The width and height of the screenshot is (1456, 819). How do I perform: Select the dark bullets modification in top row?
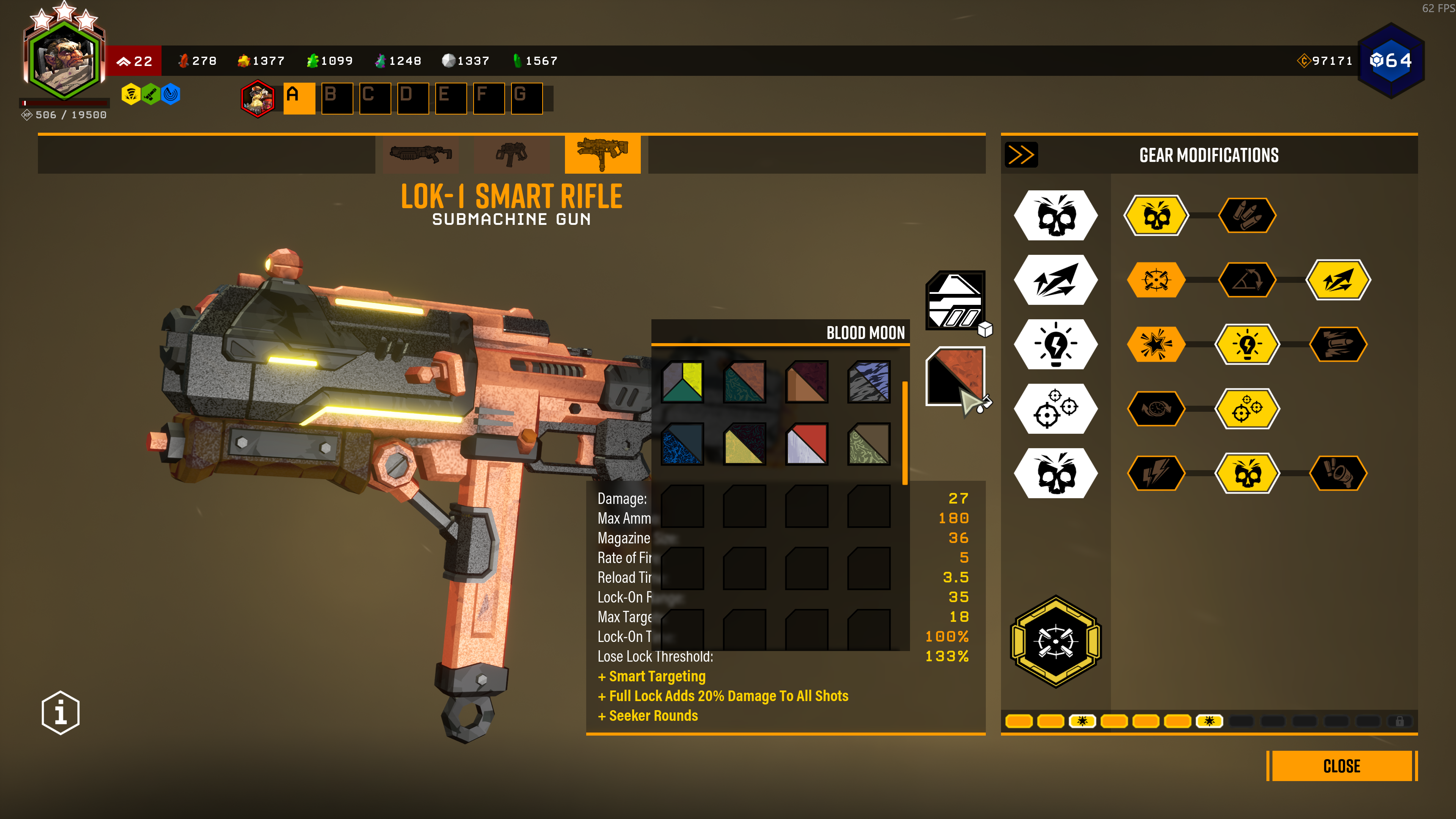point(1247,215)
